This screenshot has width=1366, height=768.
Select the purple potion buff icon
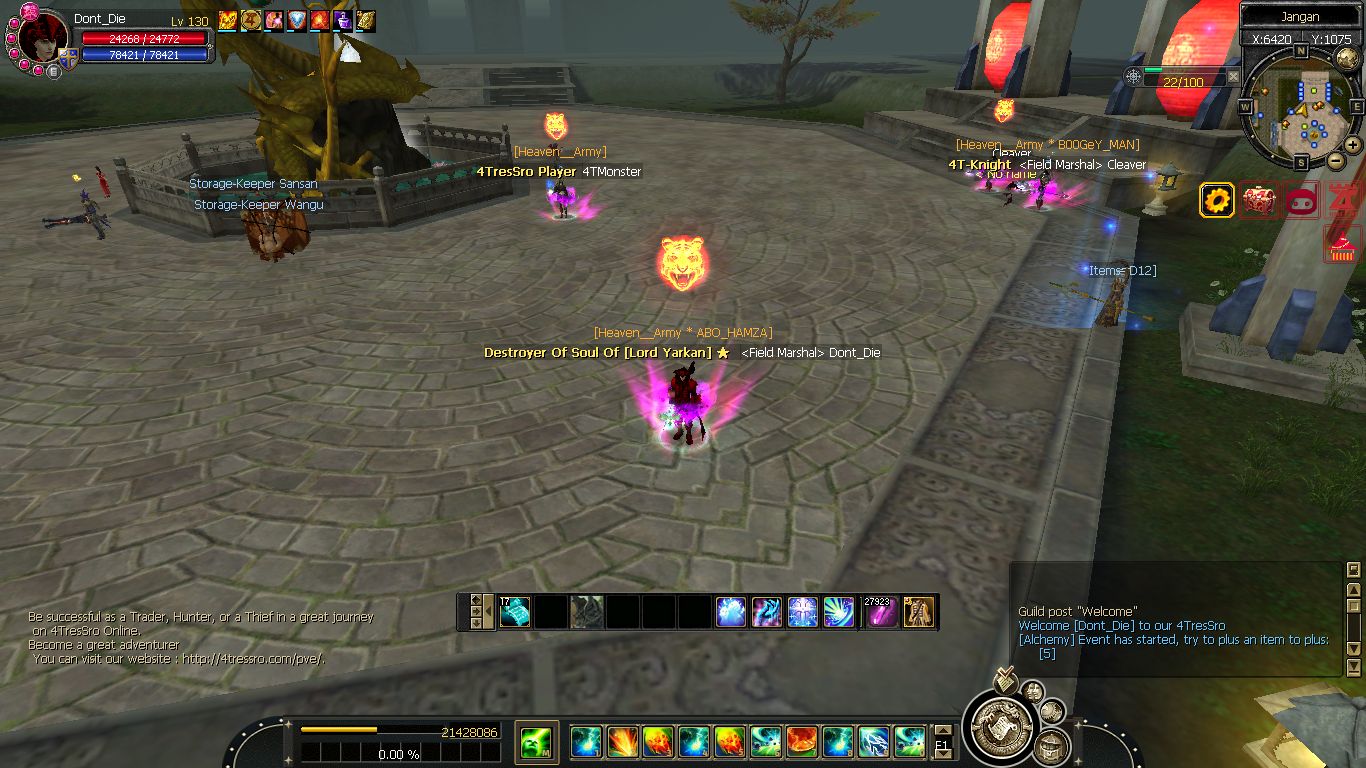[x=343, y=20]
